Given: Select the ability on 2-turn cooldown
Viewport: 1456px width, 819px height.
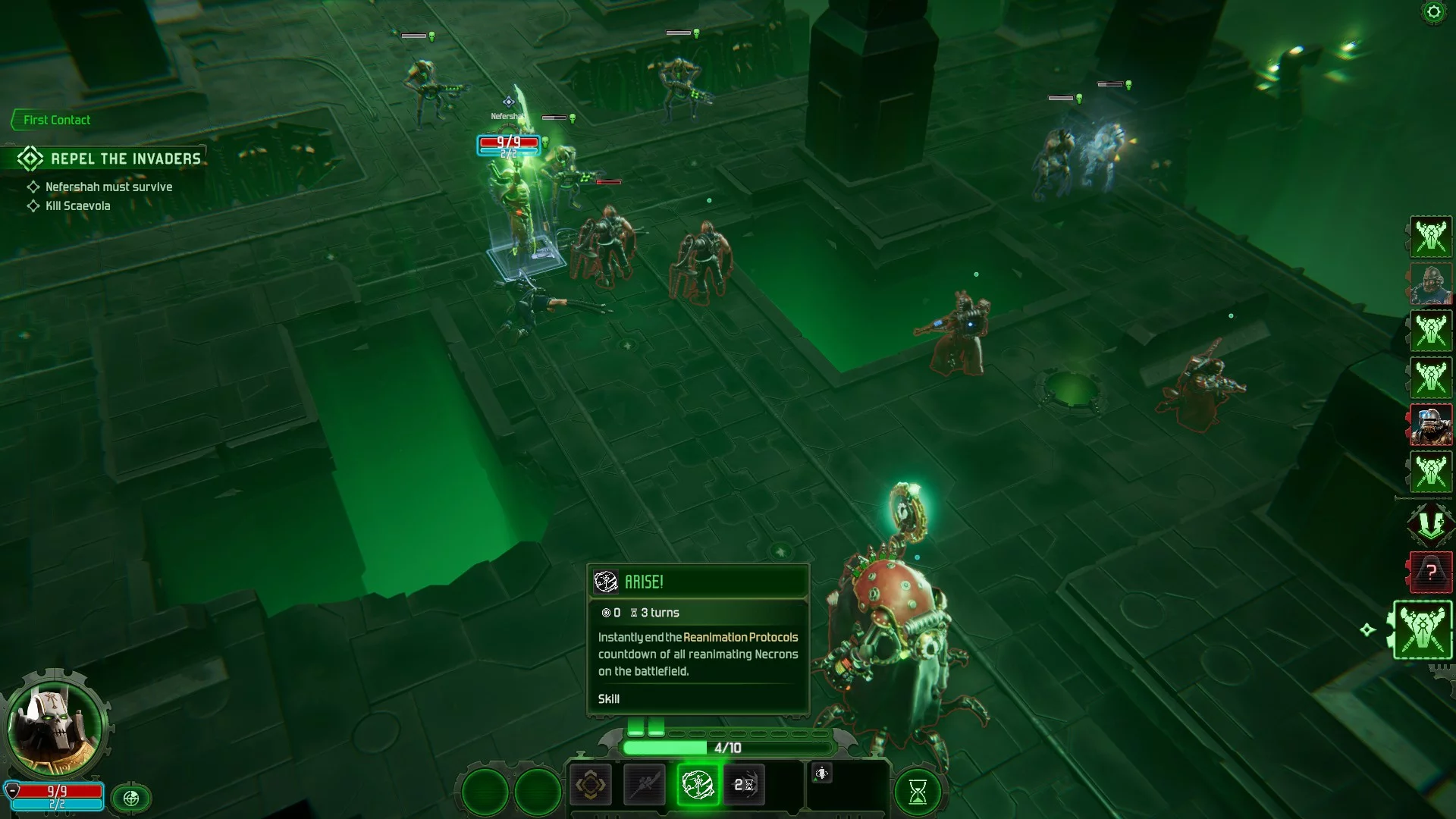Looking at the screenshot, I should point(744,784).
